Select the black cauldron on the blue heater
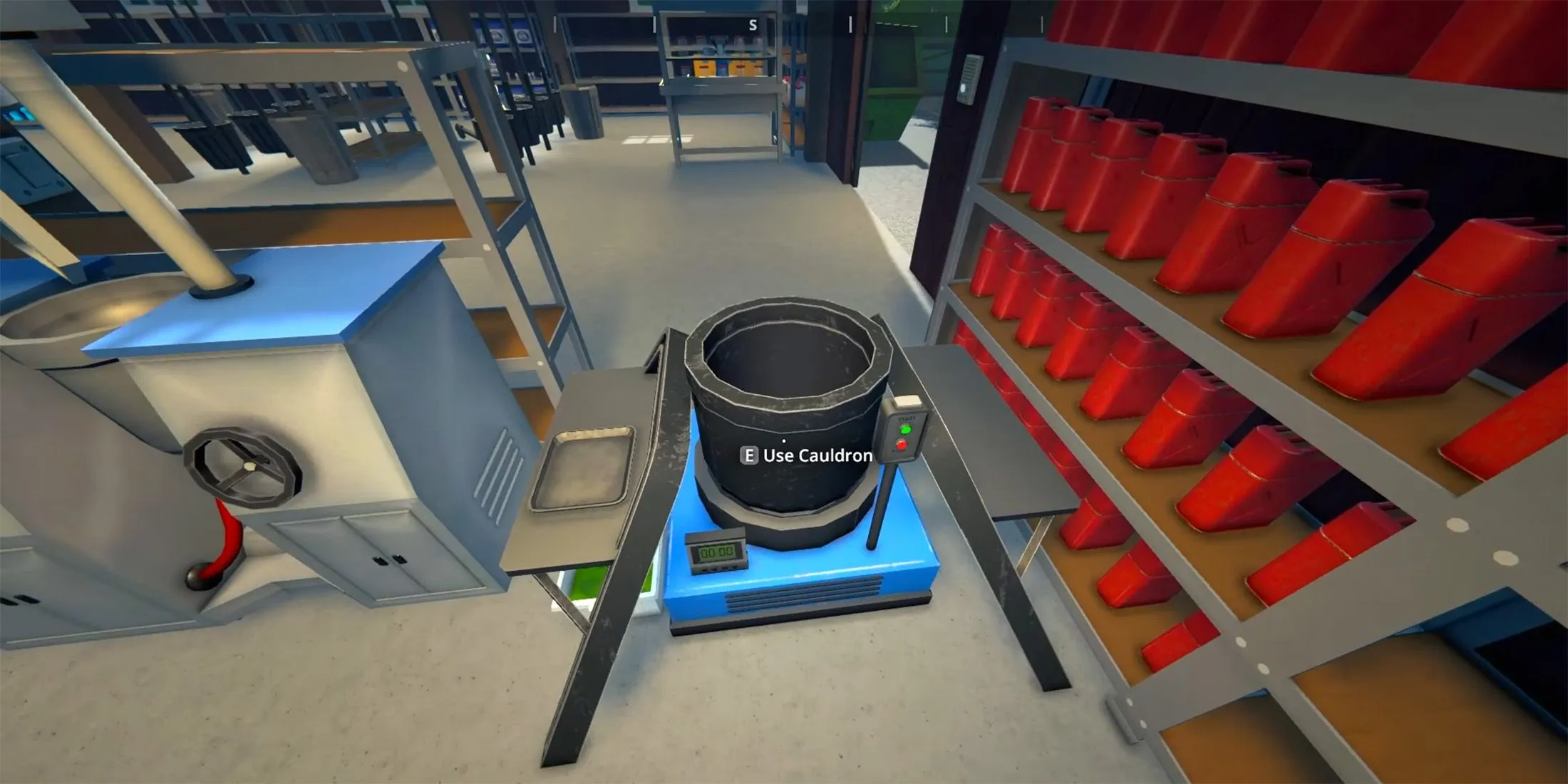Viewport: 1568px width, 784px height. tap(784, 399)
